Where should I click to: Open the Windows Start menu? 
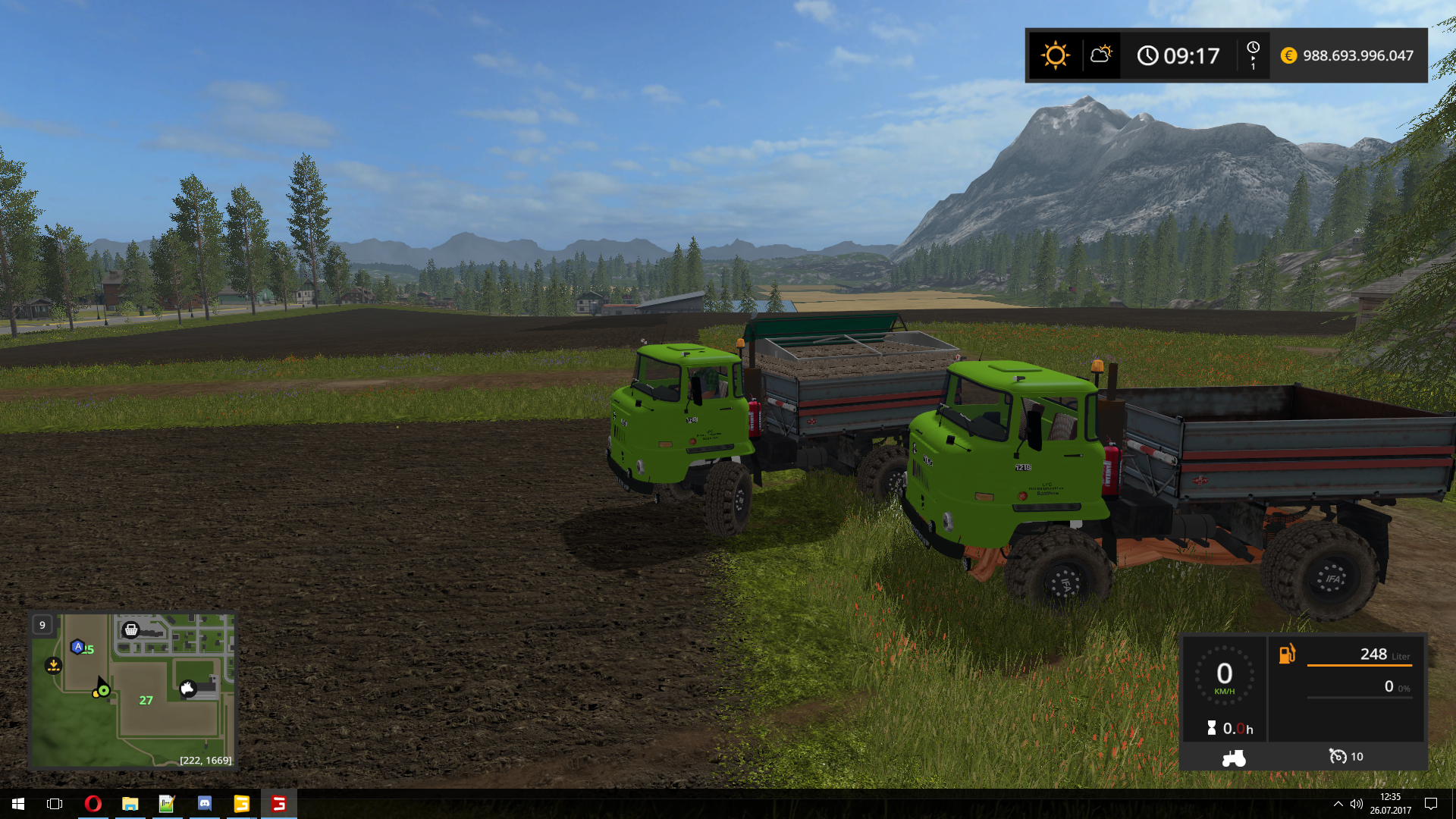point(18,804)
